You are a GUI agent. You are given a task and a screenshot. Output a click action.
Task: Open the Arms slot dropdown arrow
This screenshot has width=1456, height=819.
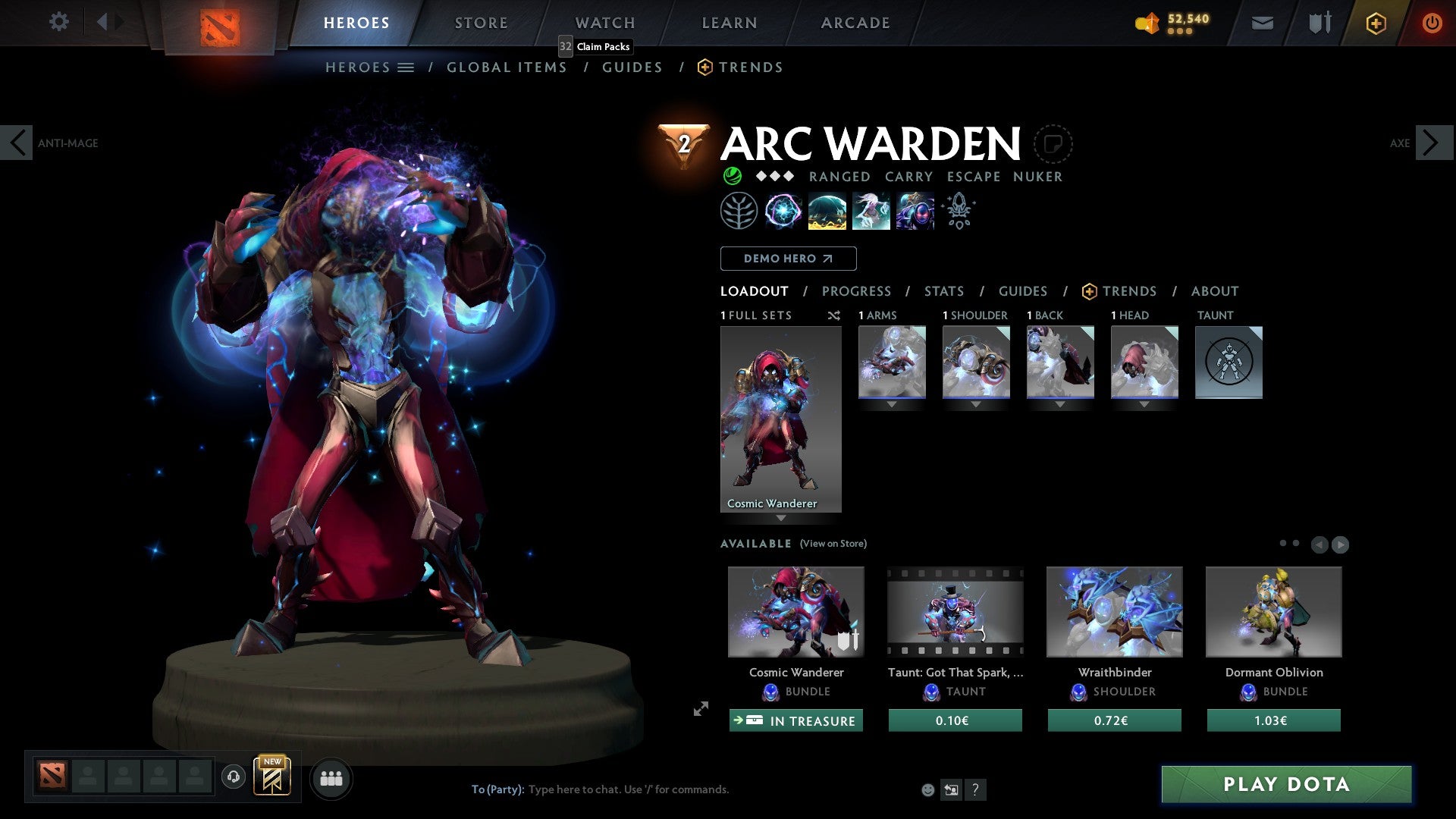pos(891,404)
